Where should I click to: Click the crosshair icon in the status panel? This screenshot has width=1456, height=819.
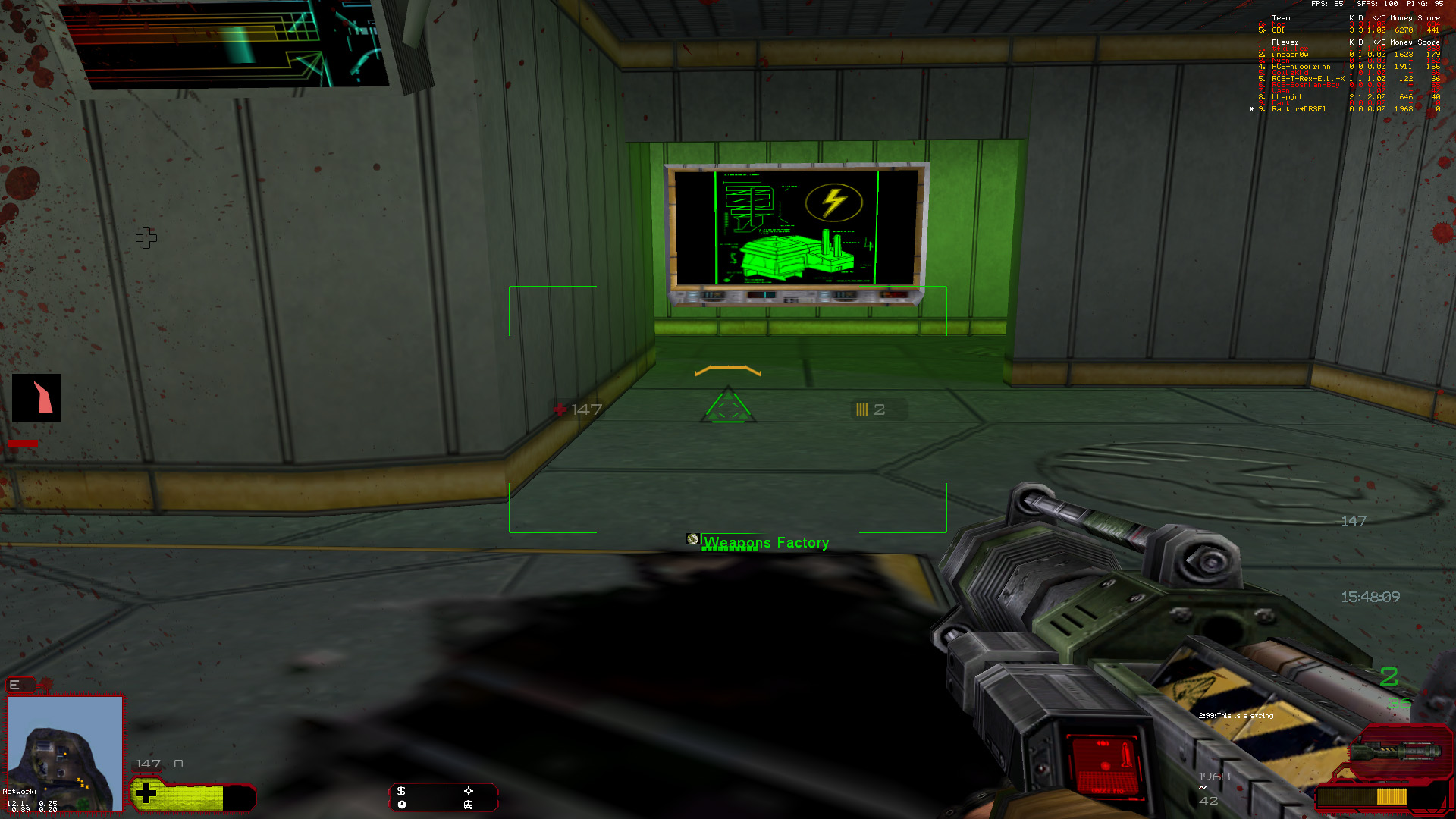coord(469,791)
